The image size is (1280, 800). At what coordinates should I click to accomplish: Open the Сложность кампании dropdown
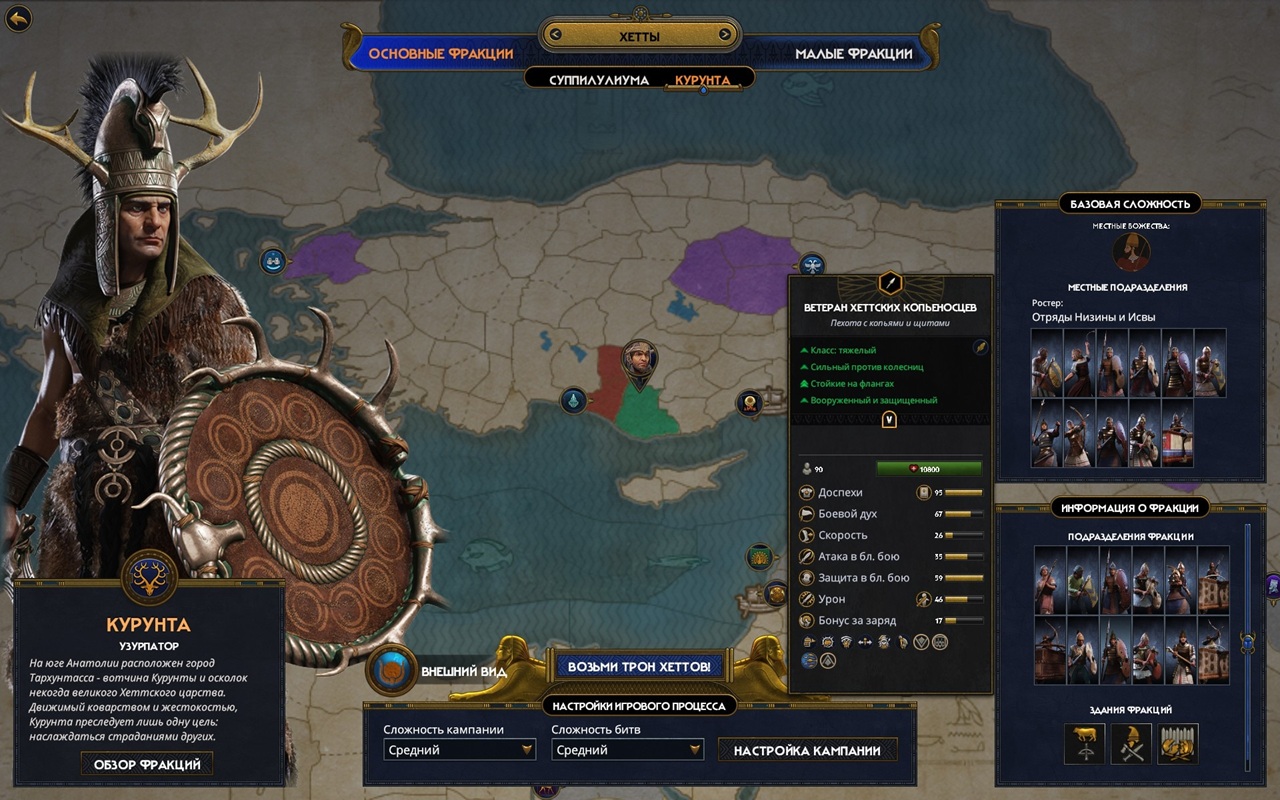point(460,750)
